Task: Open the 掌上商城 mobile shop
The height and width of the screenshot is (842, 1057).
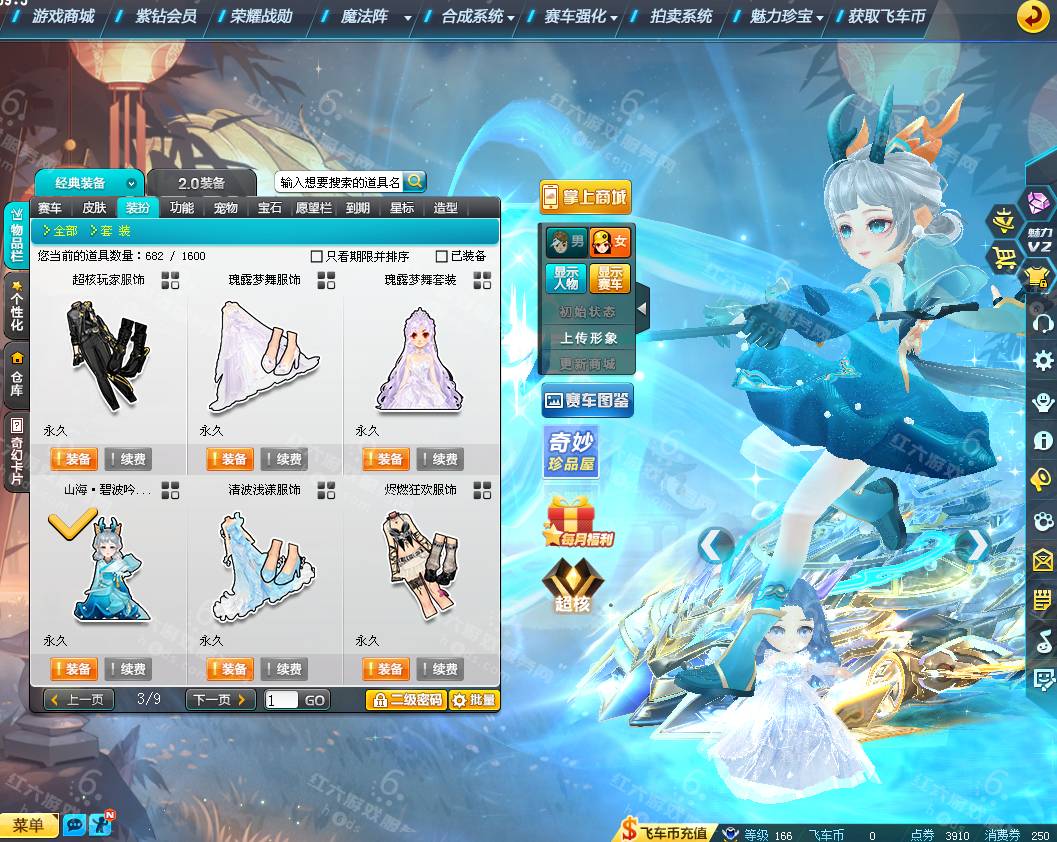Action: point(585,197)
